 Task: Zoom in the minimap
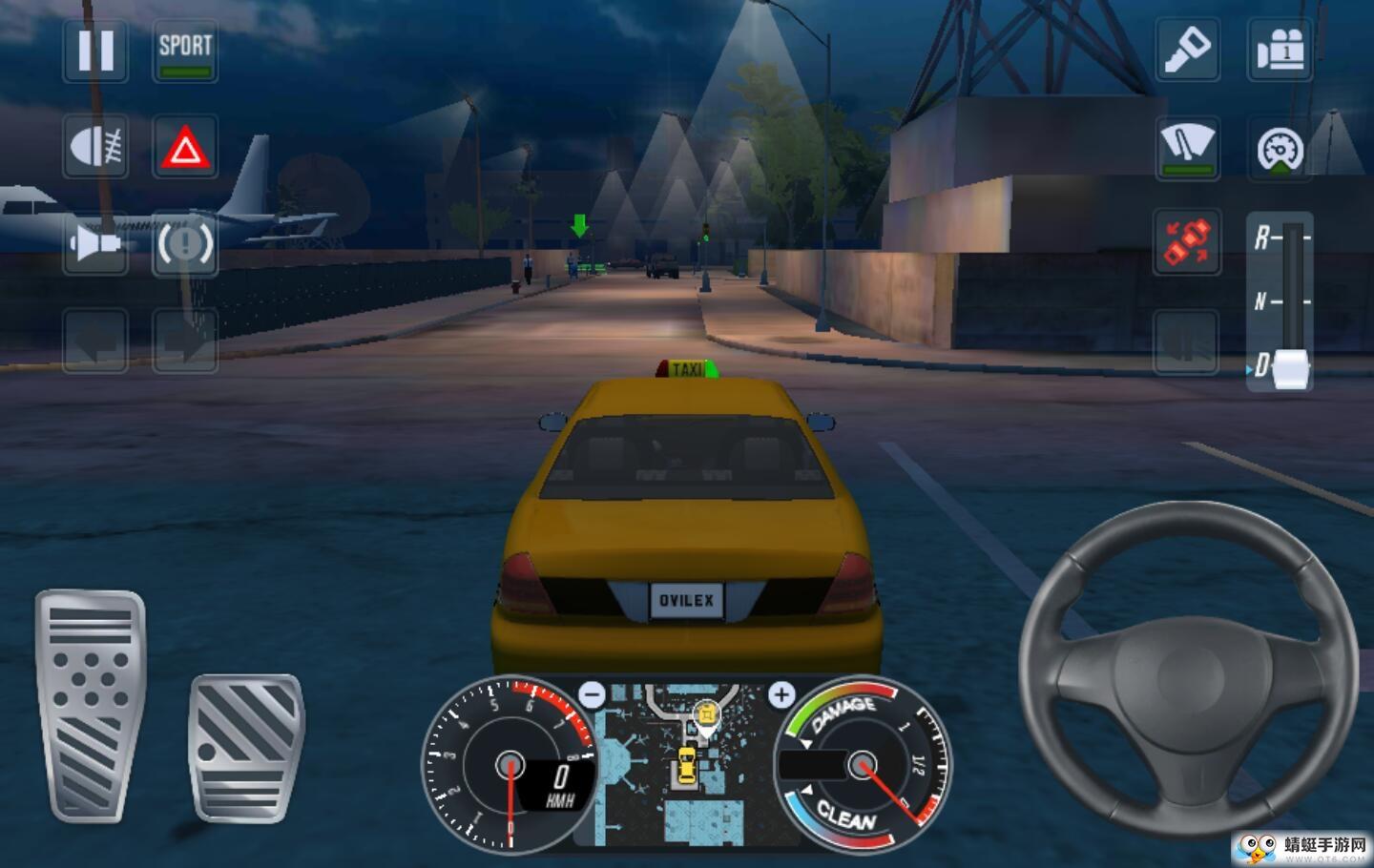(781, 694)
